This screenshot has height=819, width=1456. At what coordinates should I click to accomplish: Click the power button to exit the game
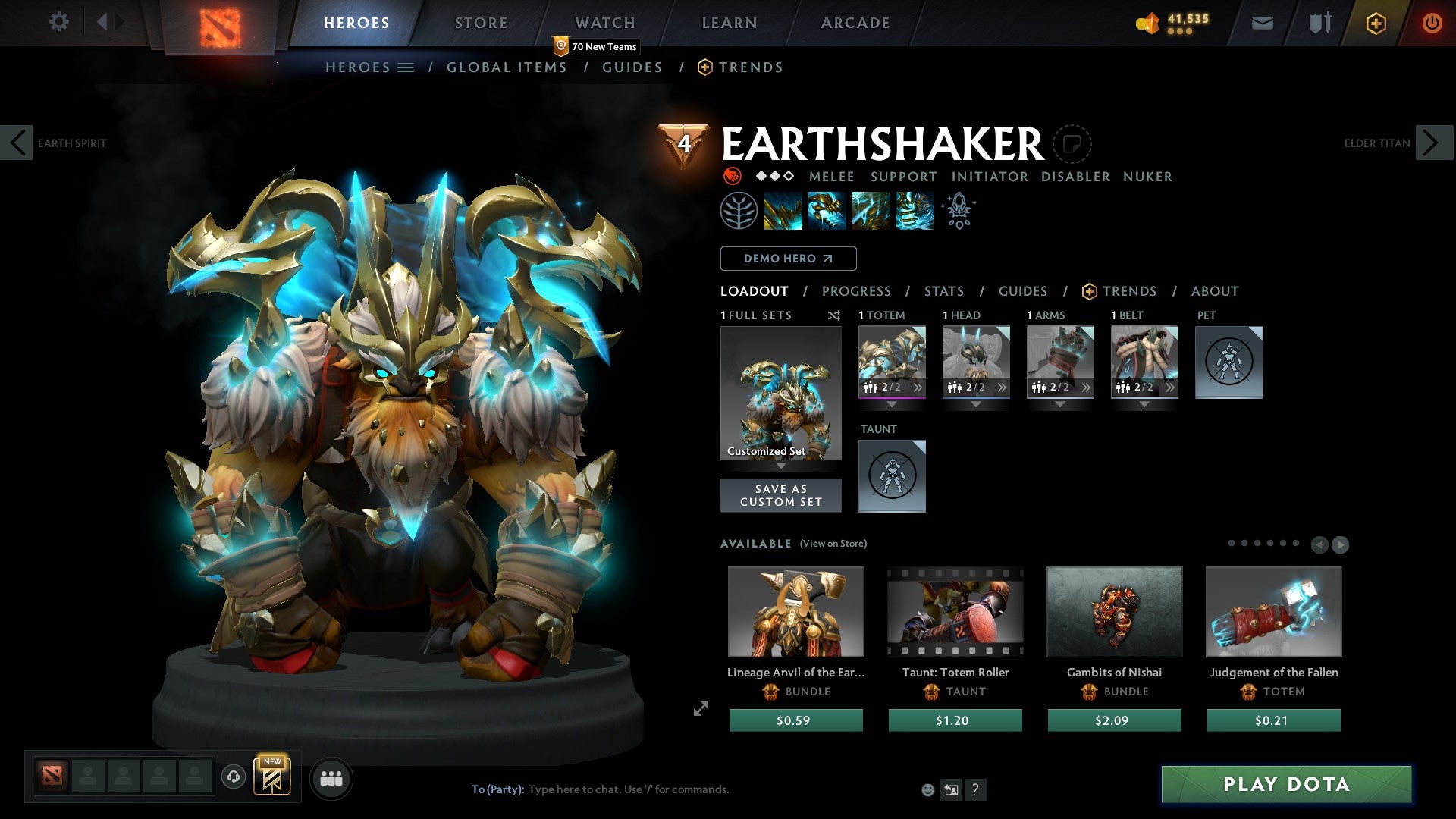pyautogui.click(x=1432, y=23)
